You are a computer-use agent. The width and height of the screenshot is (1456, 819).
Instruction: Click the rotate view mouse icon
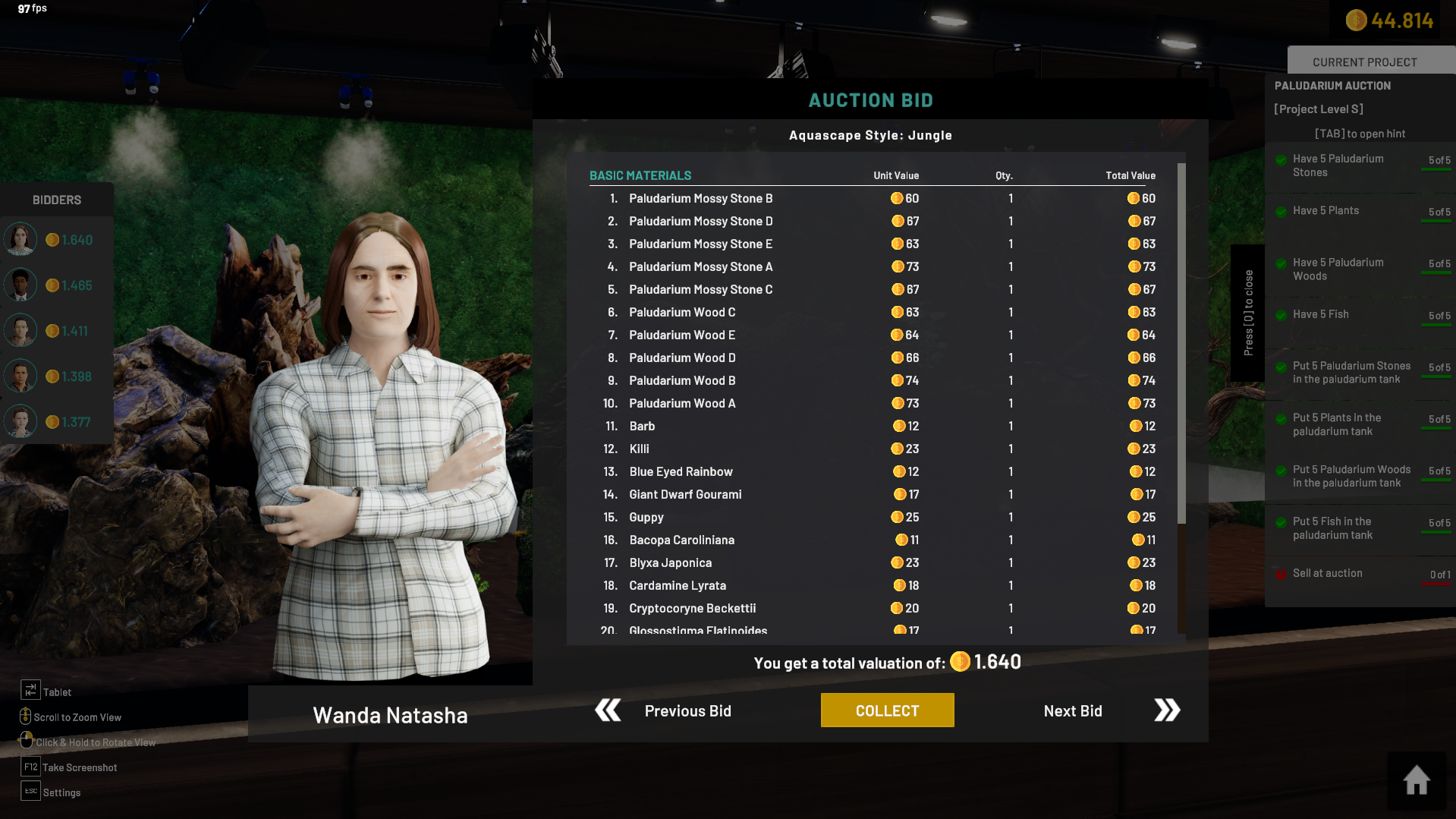click(x=27, y=740)
